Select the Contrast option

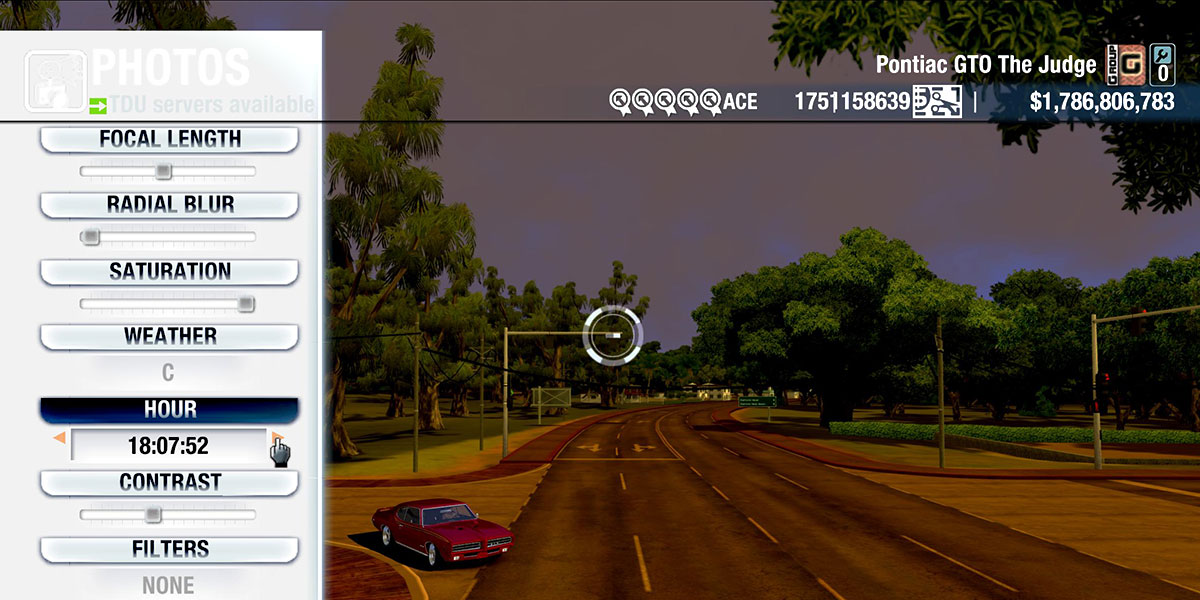pyautogui.click(x=169, y=482)
